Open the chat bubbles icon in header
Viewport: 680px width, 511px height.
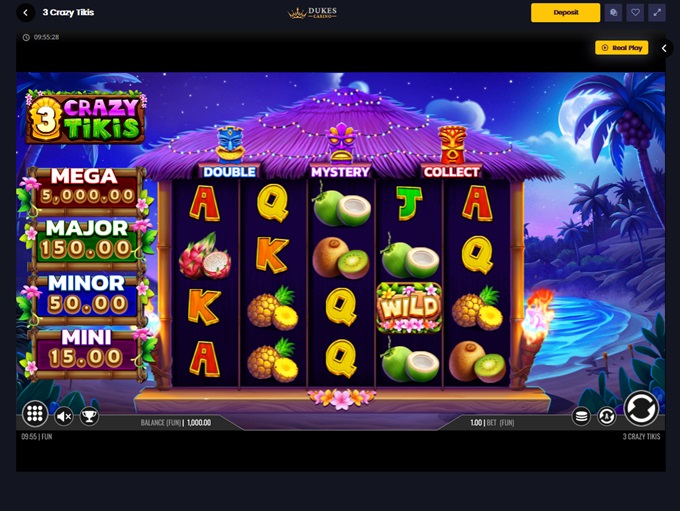click(x=614, y=13)
